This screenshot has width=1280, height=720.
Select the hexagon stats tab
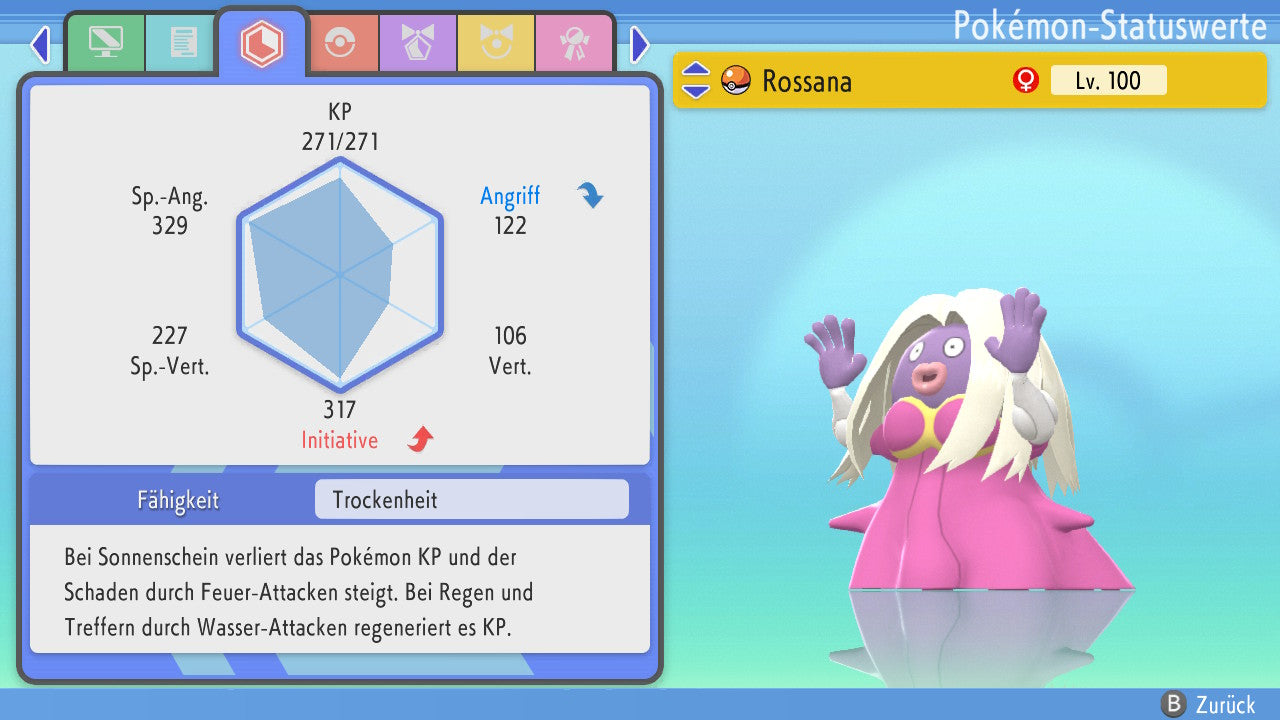(261, 44)
